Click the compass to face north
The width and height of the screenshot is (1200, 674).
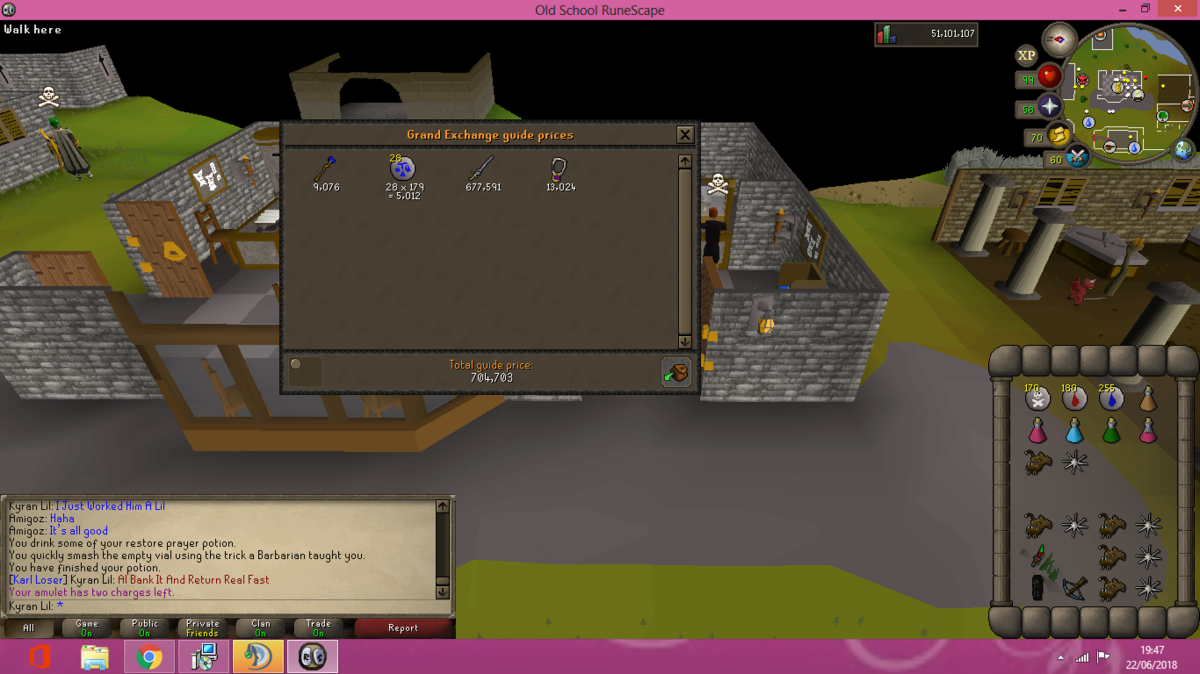coord(1059,40)
